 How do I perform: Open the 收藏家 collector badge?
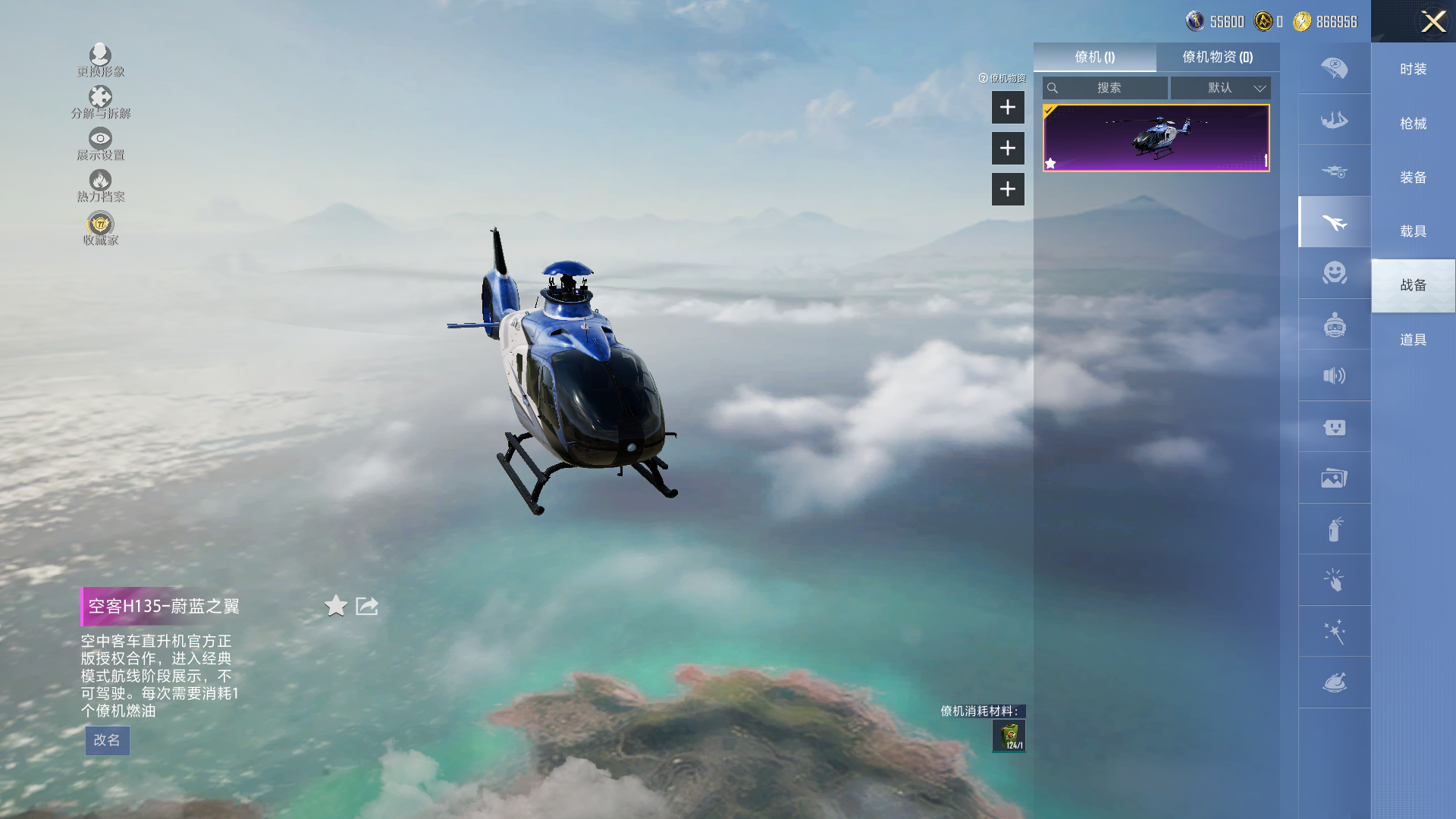coord(100,228)
